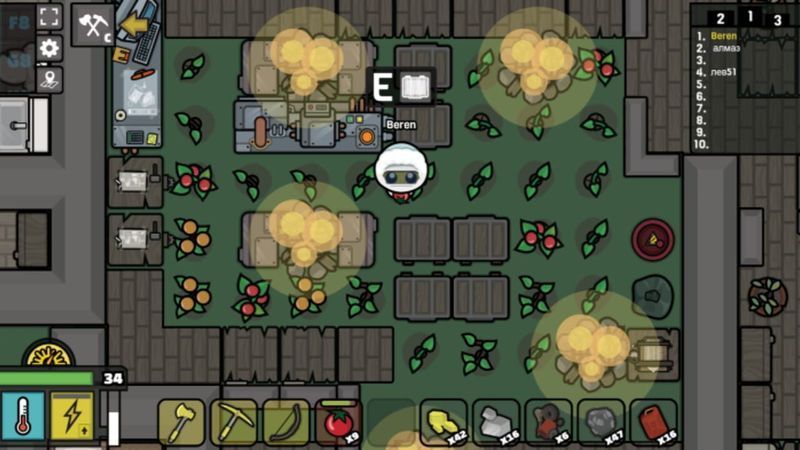This screenshot has width=800, height=450.
Task: Select the tomato slot showing x9
Action: point(339,422)
